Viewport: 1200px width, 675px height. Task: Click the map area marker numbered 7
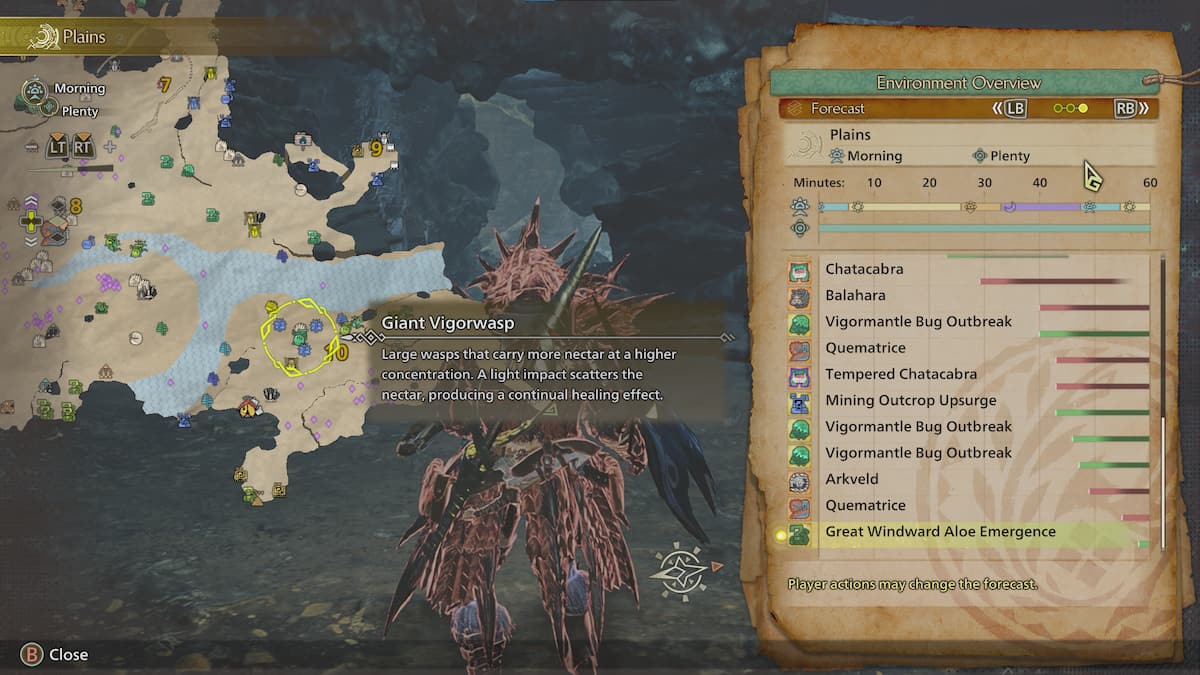165,85
